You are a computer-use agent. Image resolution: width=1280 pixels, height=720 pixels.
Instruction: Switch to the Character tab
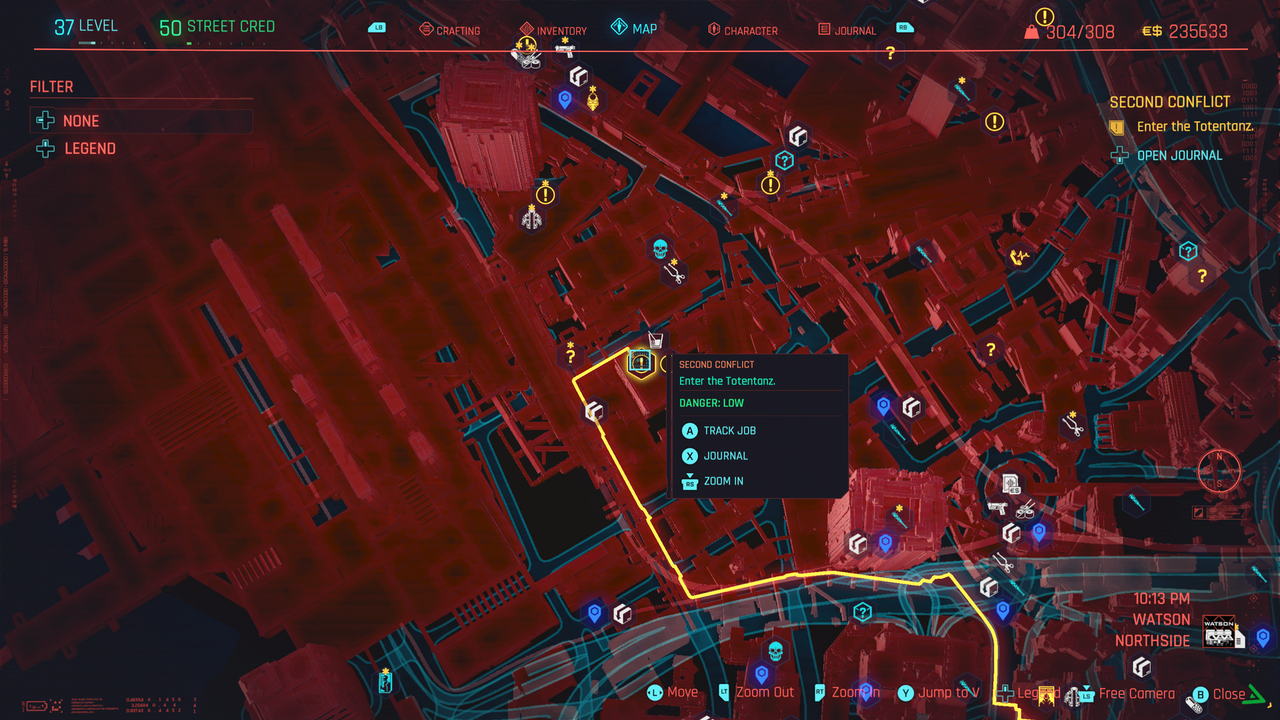743,30
